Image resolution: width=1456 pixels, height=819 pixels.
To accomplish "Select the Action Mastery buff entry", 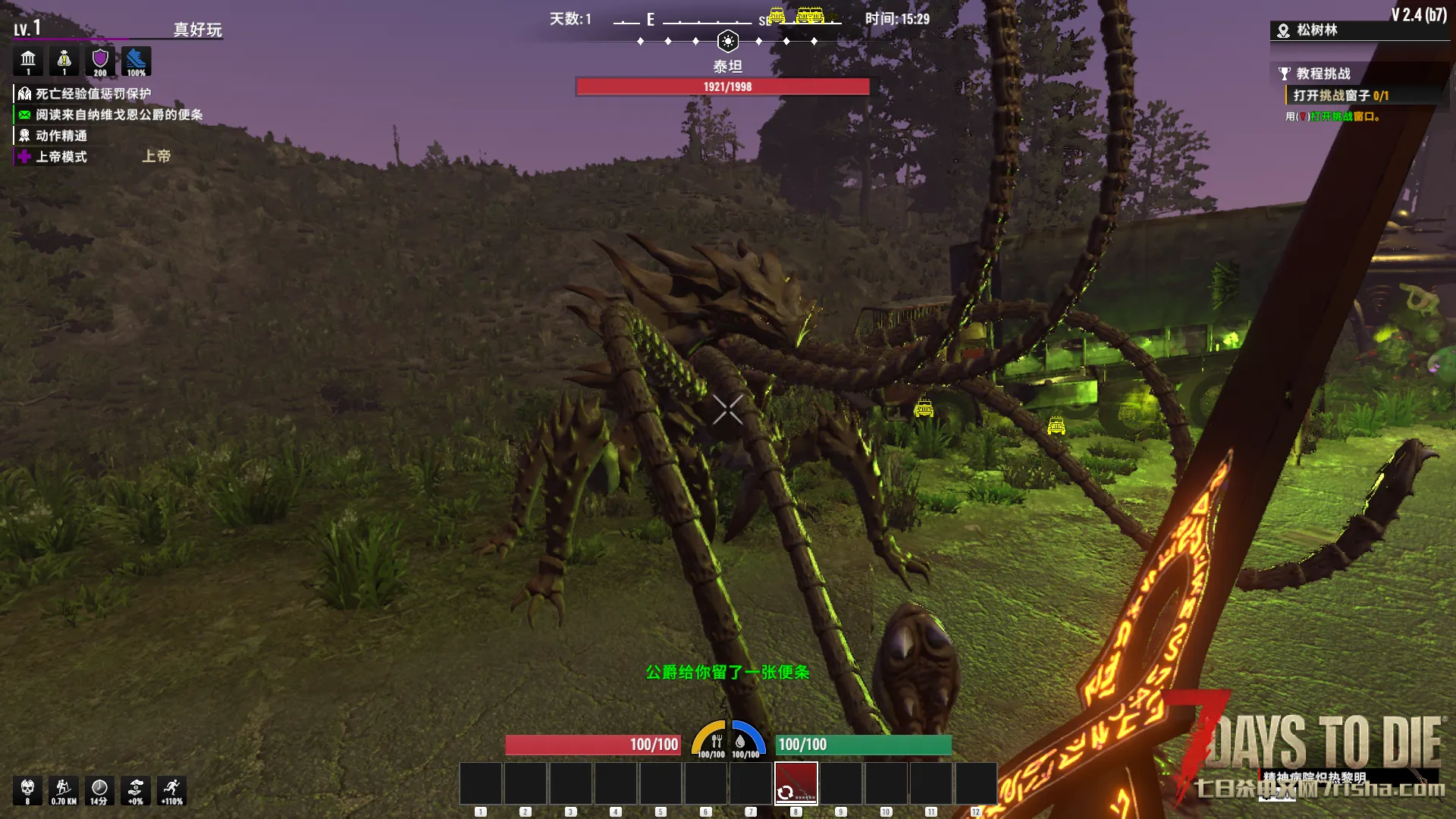I will click(x=61, y=136).
